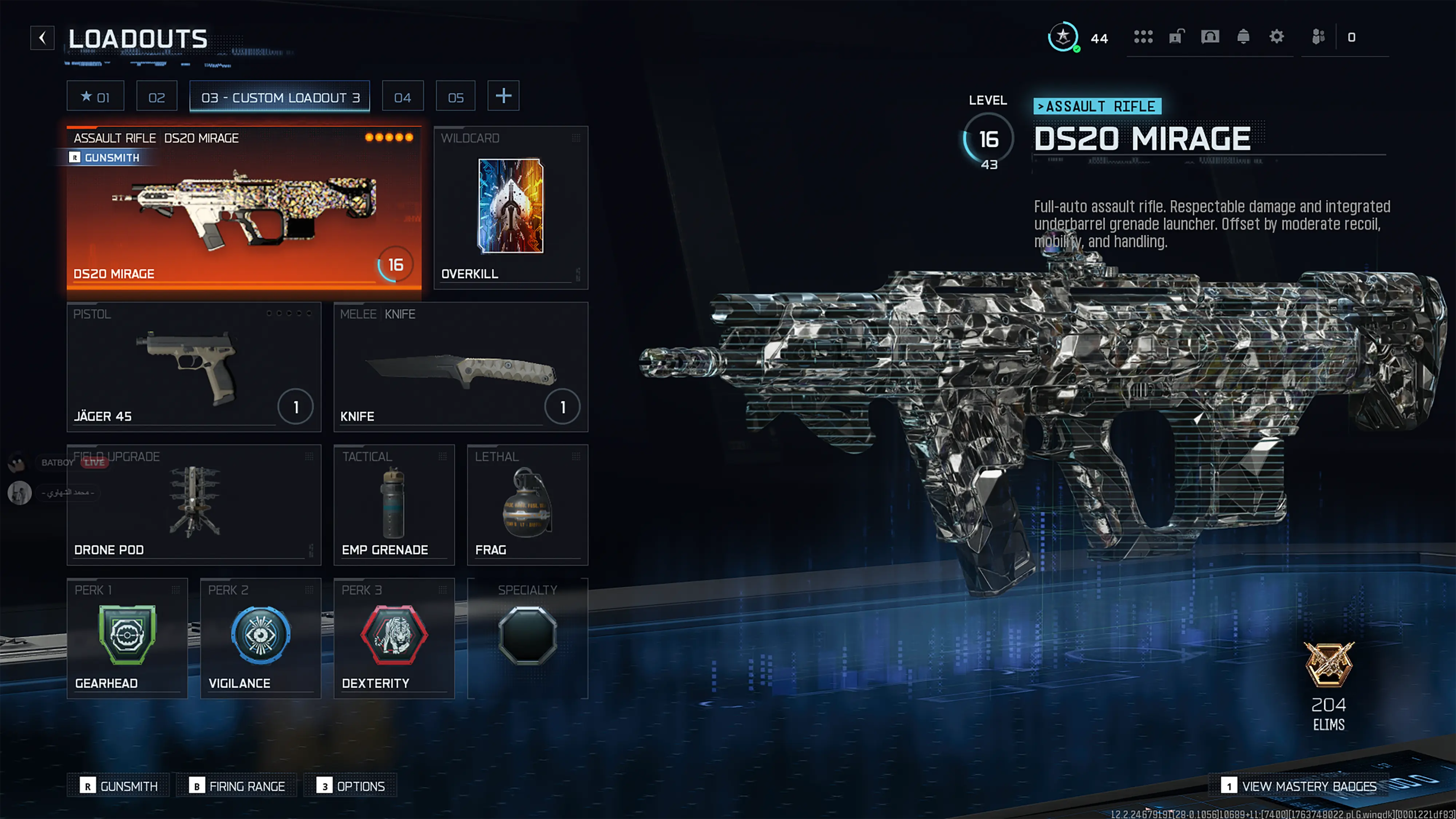Open loadout tab 04

(403, 97)
